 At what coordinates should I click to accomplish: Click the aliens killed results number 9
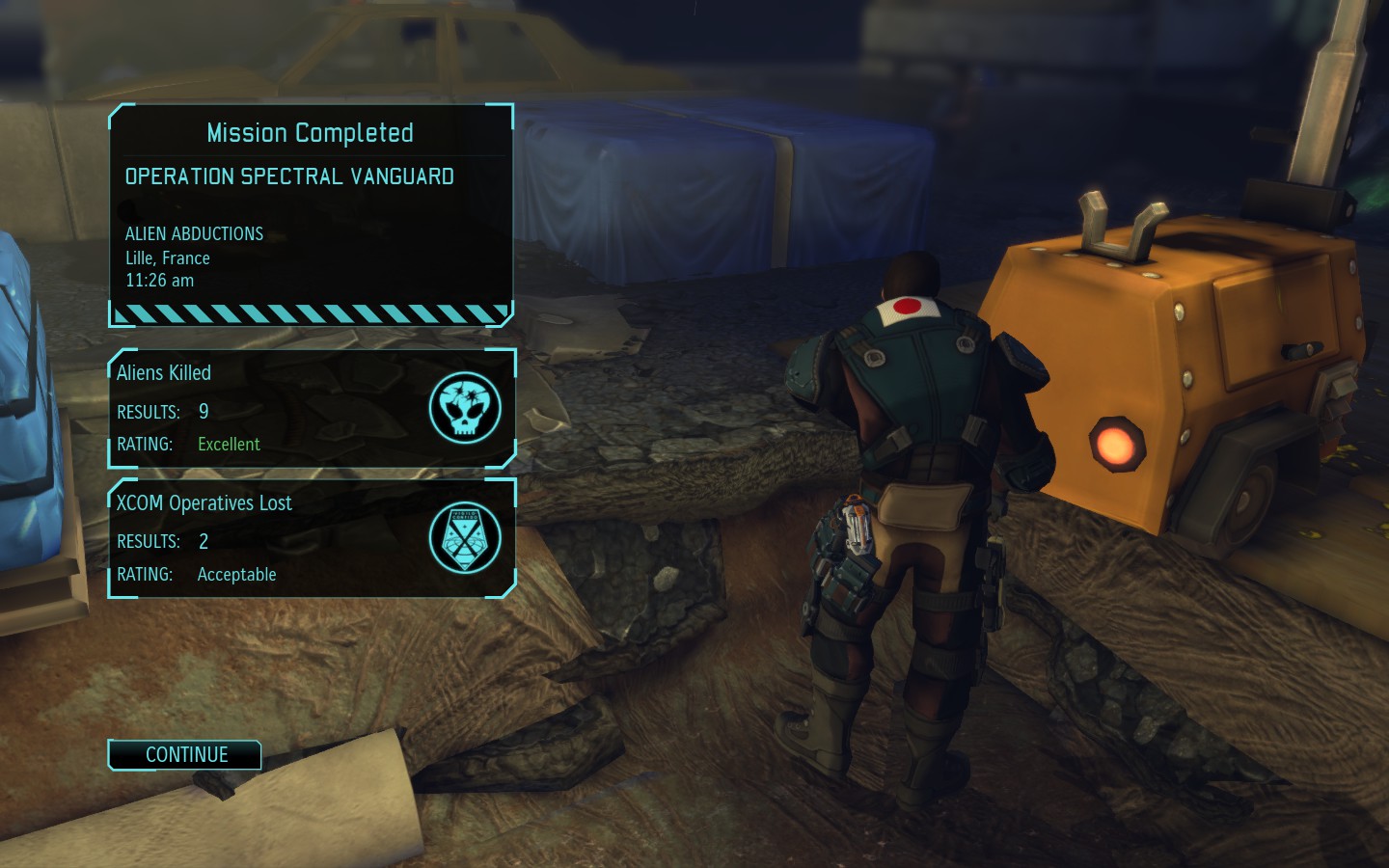pyautogui.click(x=203, y=410)
